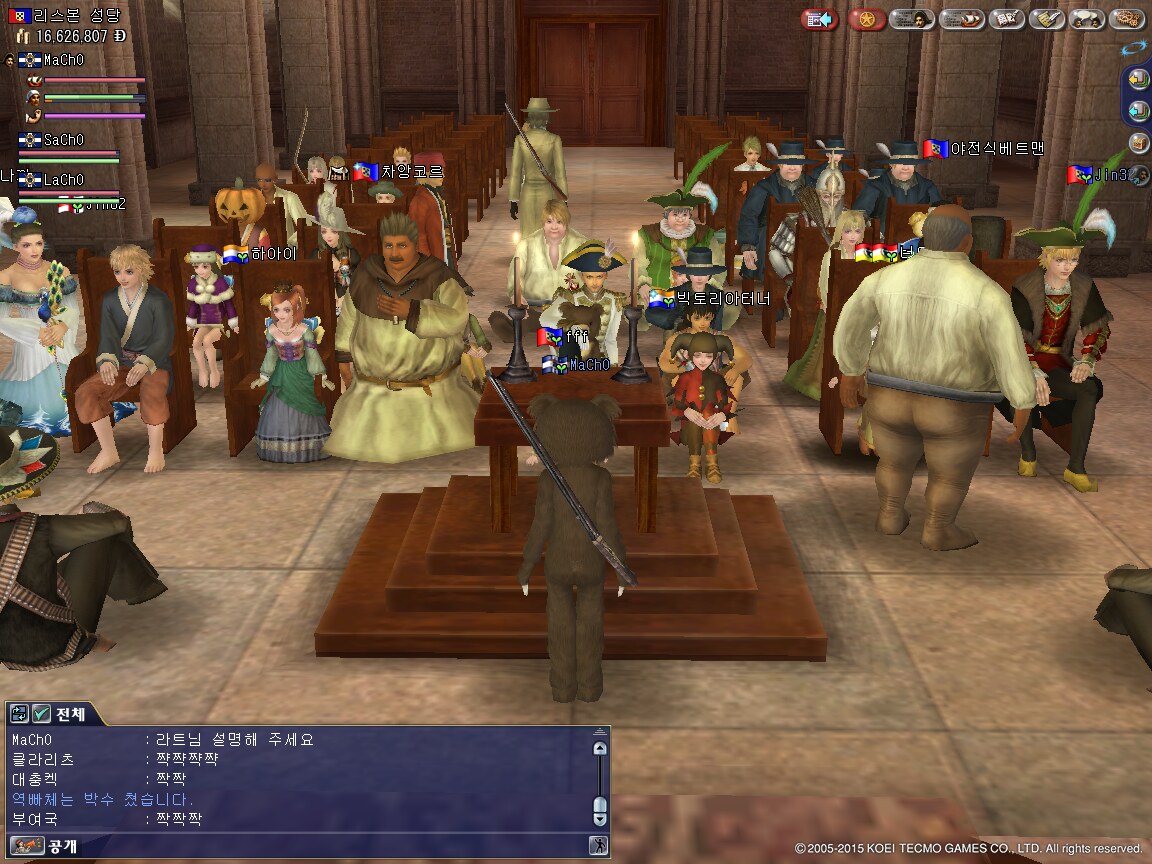This screenshot has width=1152, height=864.
Task: Open the red gold star menu
Action: click(866, 19)
